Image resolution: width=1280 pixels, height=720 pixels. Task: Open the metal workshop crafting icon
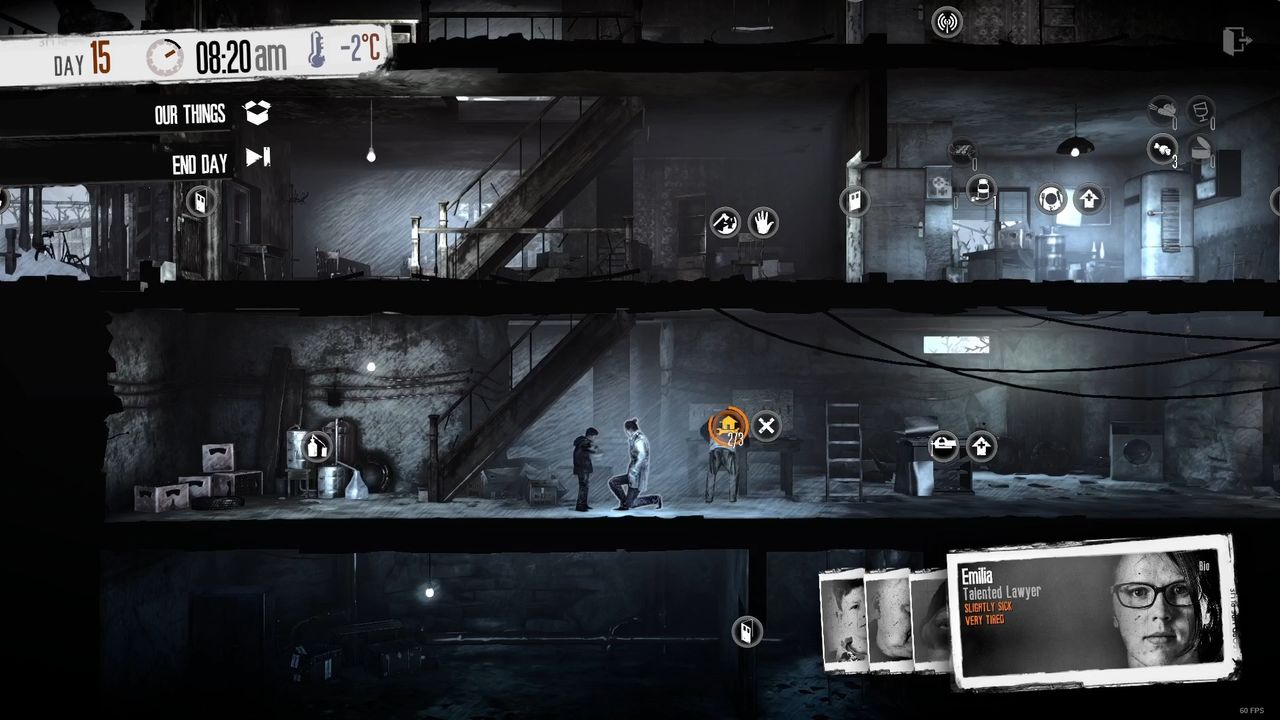(x=943, y=446)
